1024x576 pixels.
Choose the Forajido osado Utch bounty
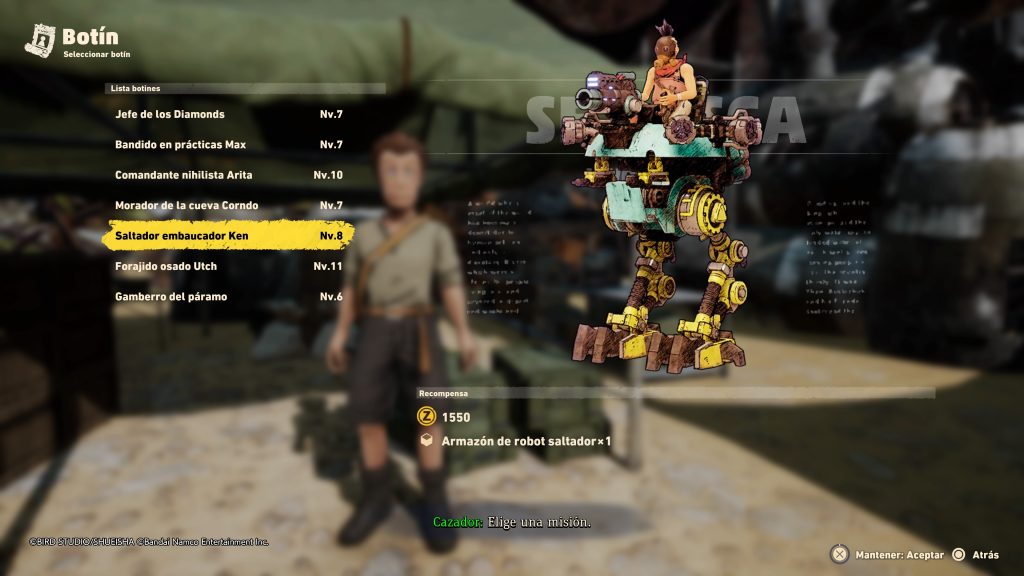pos(228,267)
